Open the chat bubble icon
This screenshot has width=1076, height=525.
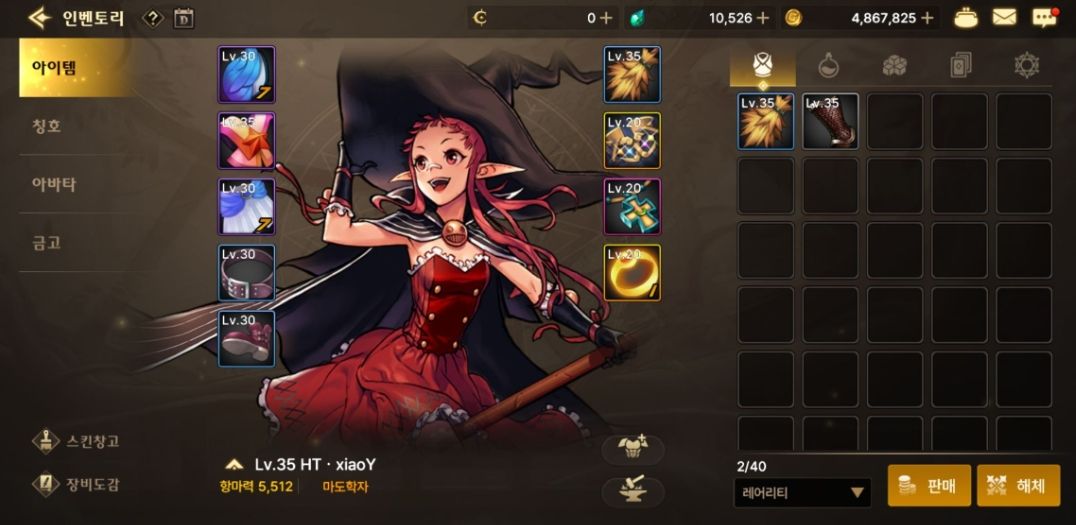(x=1044, y=17)
